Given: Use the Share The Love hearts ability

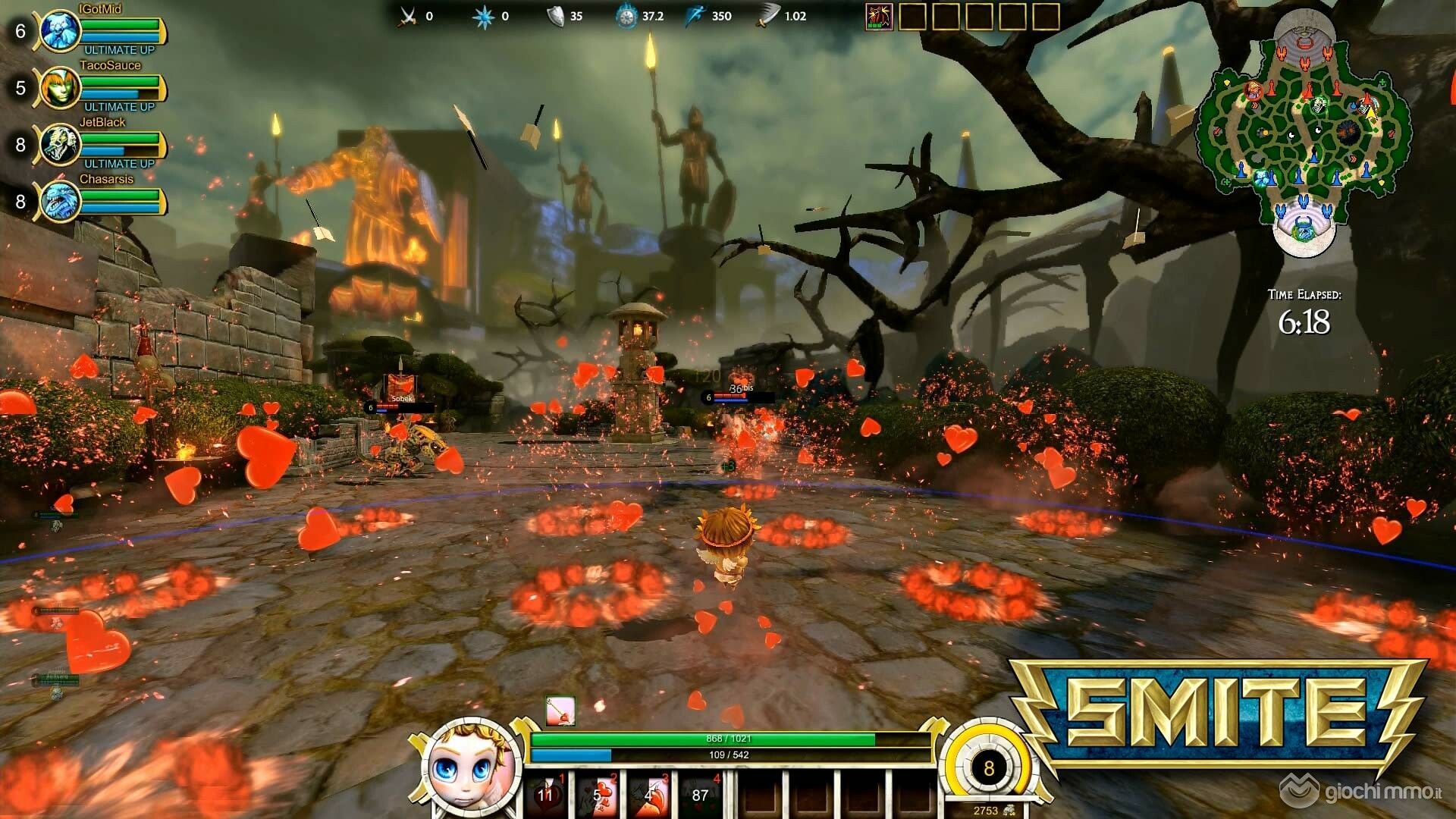Looking at the screenshot, I should (x=599, y=795).
